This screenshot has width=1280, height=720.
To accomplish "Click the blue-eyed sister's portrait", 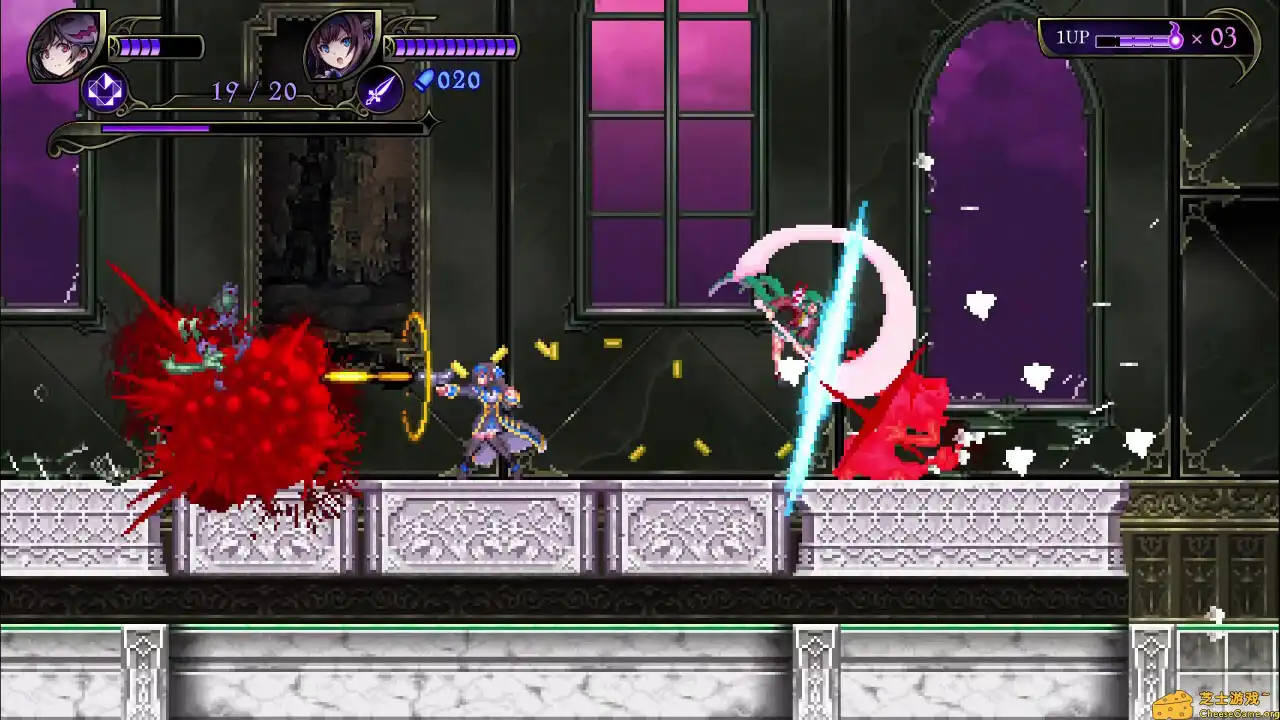I will [x=337, y=45].
